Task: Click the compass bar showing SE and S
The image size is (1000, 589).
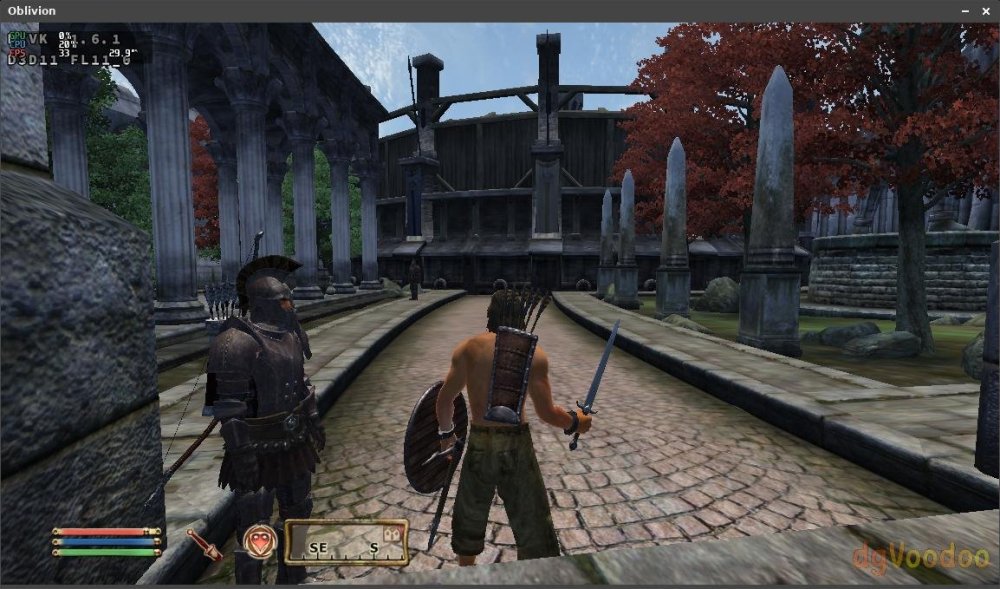Action: (x=346, y=543)
